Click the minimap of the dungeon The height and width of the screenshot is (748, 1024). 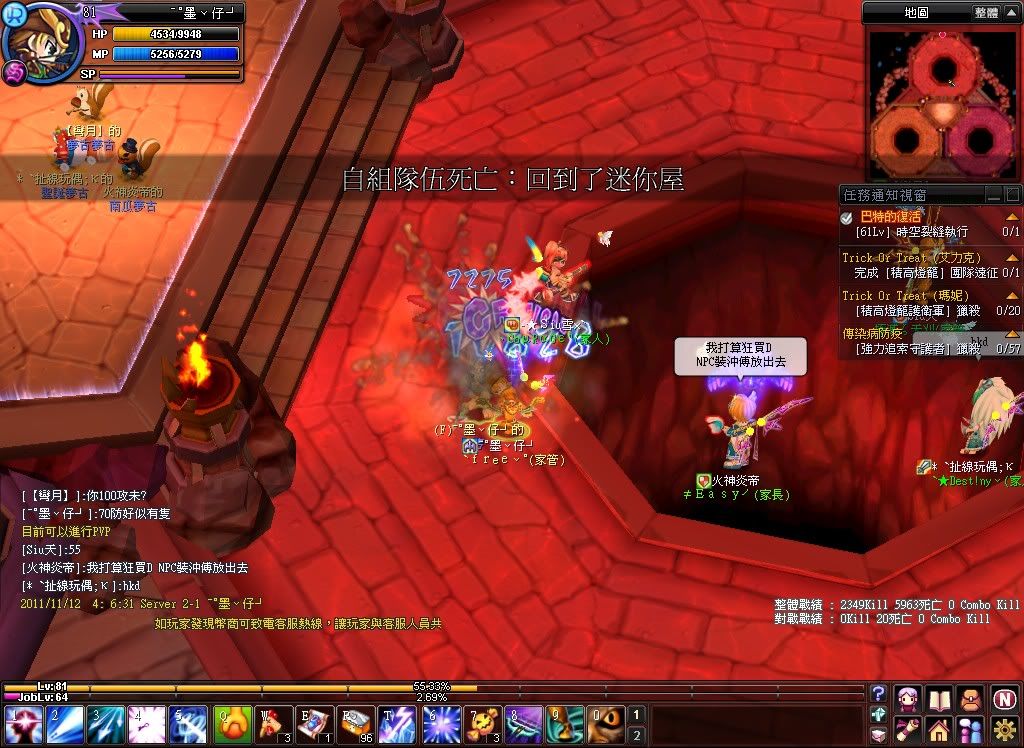942,103
